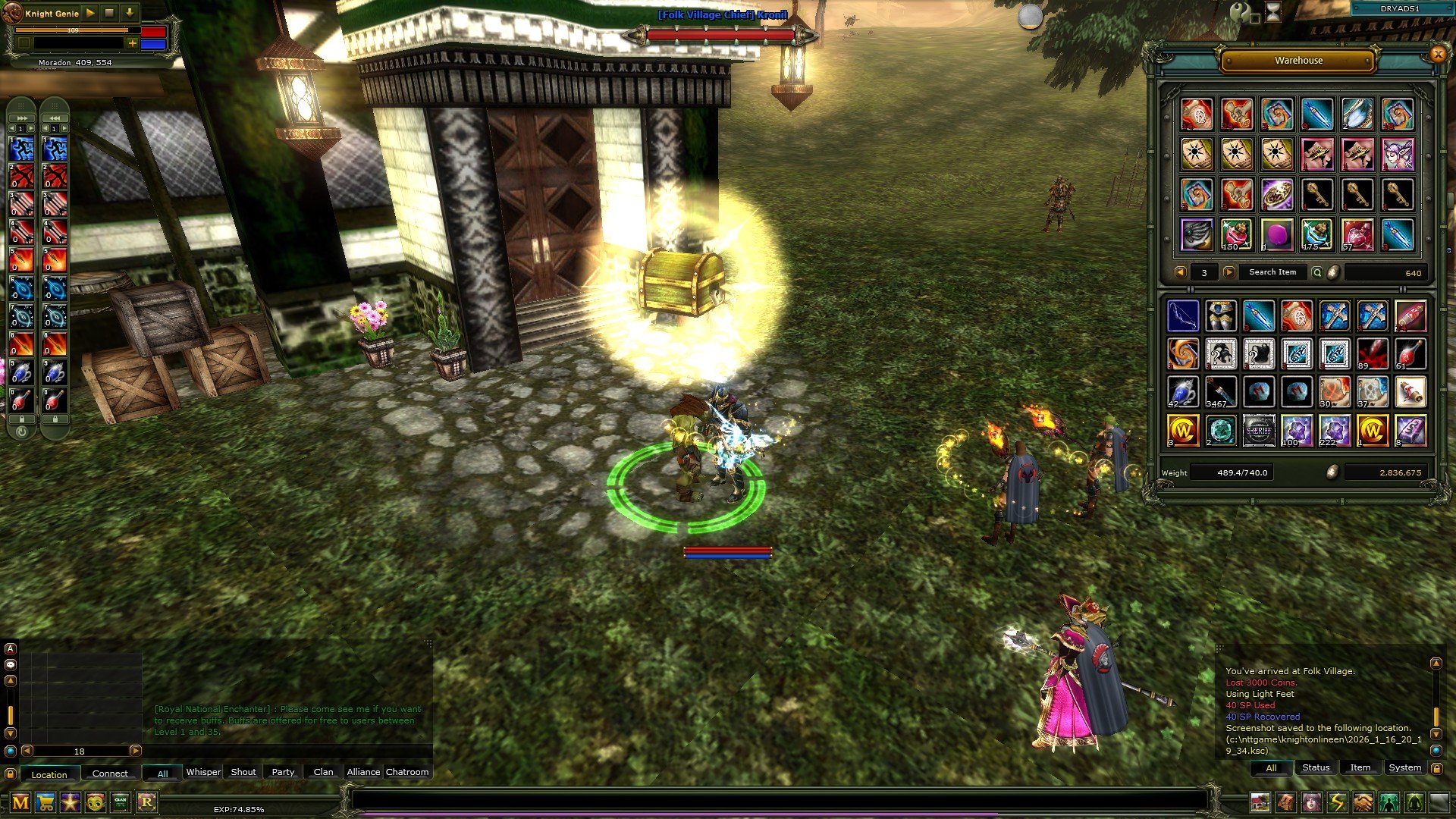Click the lightning skill icon in bottom-right toolbar
The height and width of the screenshot is (819, 1456).
point(1338,802)
